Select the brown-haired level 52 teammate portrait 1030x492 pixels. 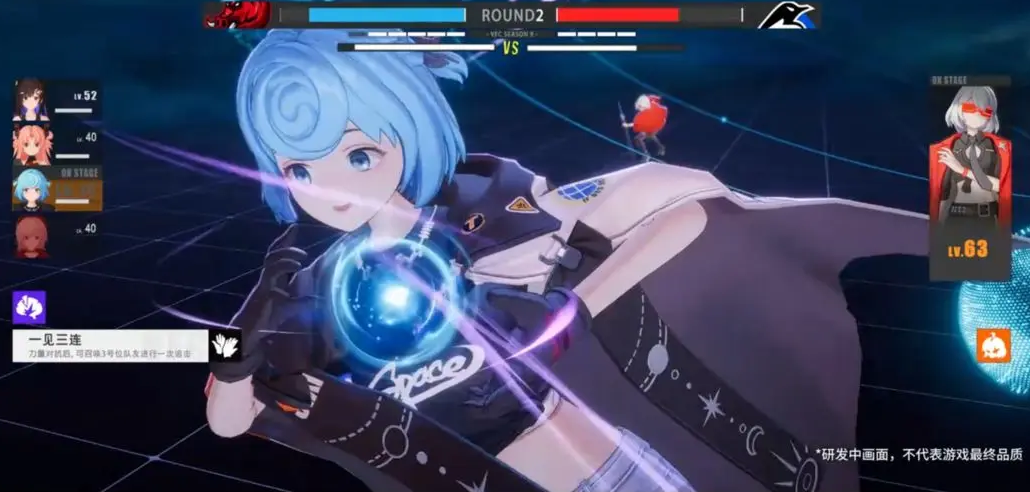pyautogui.click(x=30, y=99)
